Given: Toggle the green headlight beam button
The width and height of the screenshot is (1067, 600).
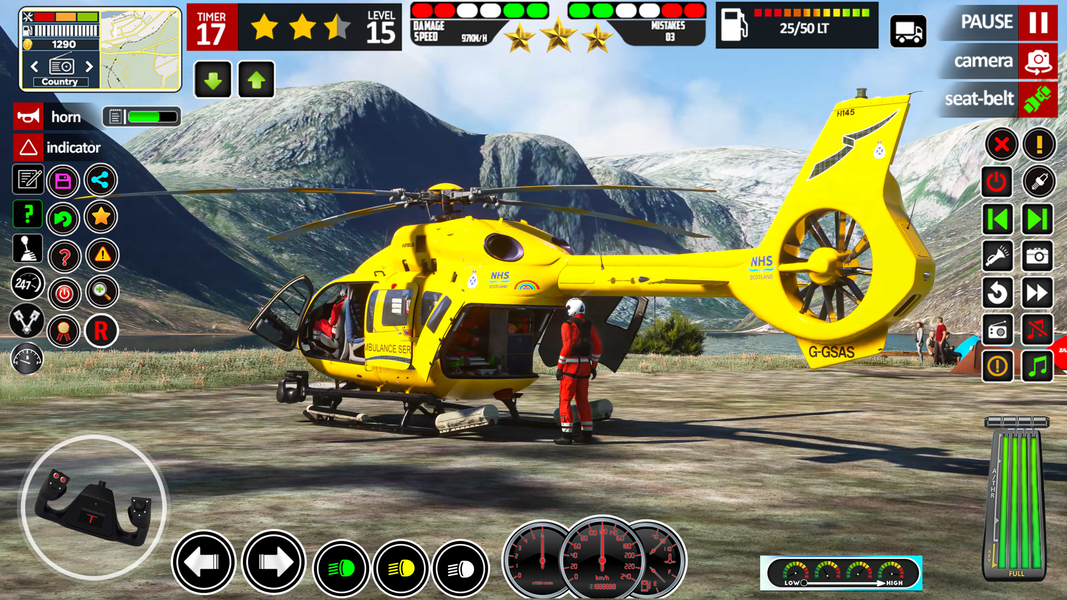Looking at the screenshot, I should pyautogui.click(x=341, y=569).
